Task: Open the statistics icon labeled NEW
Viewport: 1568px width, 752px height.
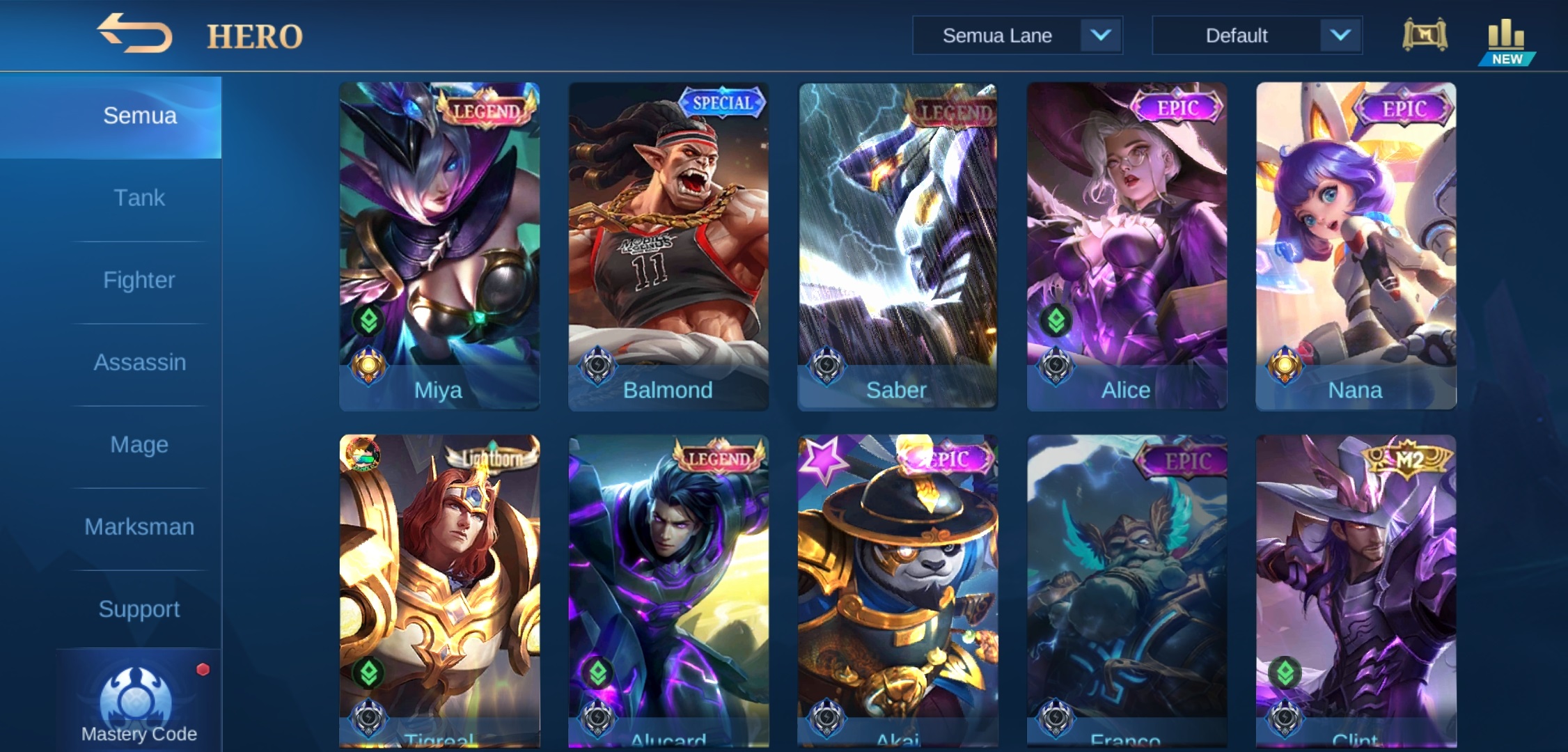Action: pyautogui.click(x=1508, y=33)
